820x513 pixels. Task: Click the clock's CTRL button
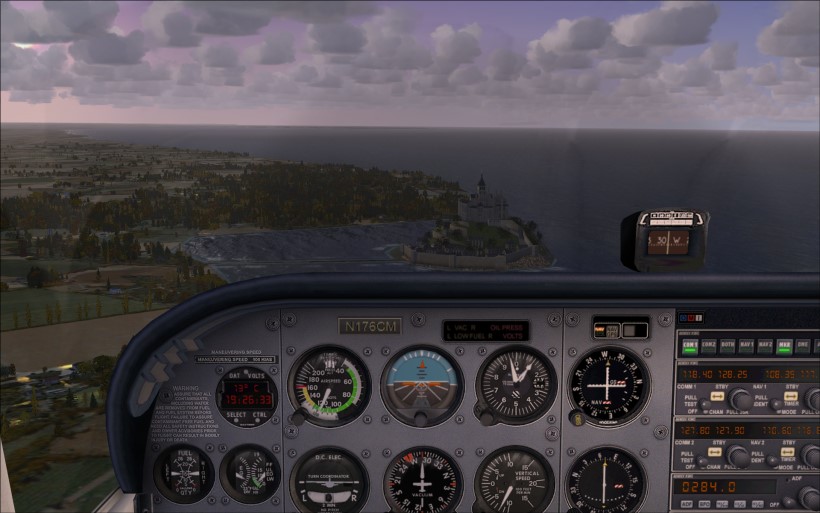pos(259,415)
